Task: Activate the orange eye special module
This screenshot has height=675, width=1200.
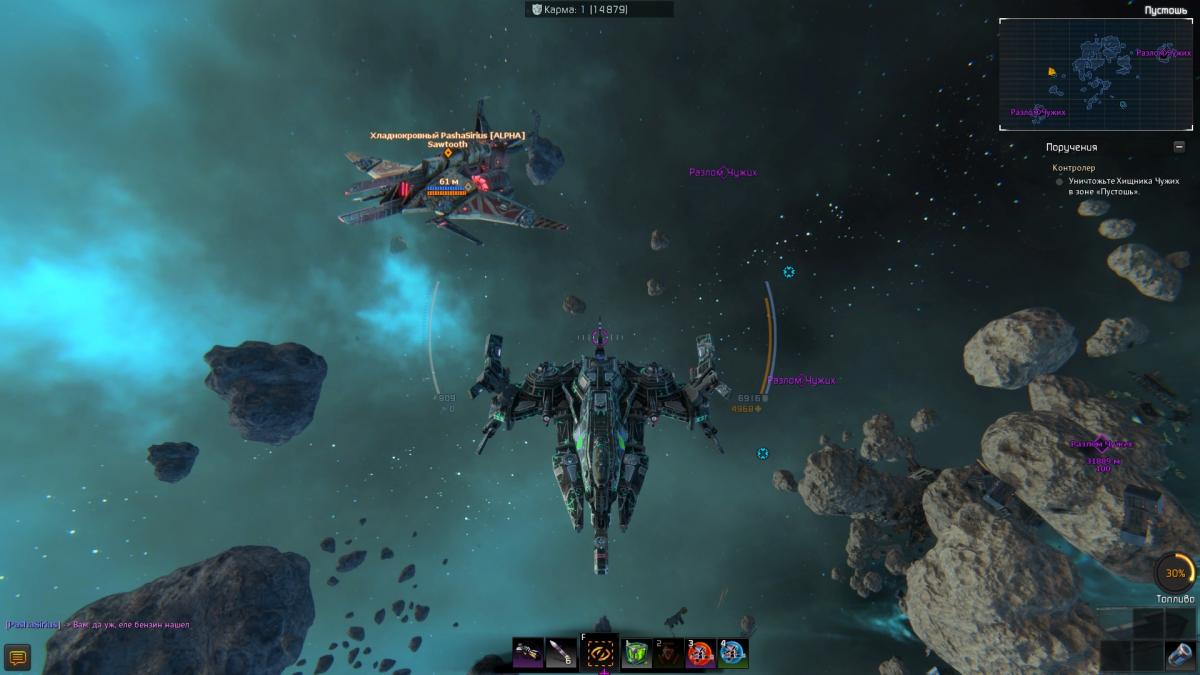Action: pyautogui.click(x=600, y=653)
